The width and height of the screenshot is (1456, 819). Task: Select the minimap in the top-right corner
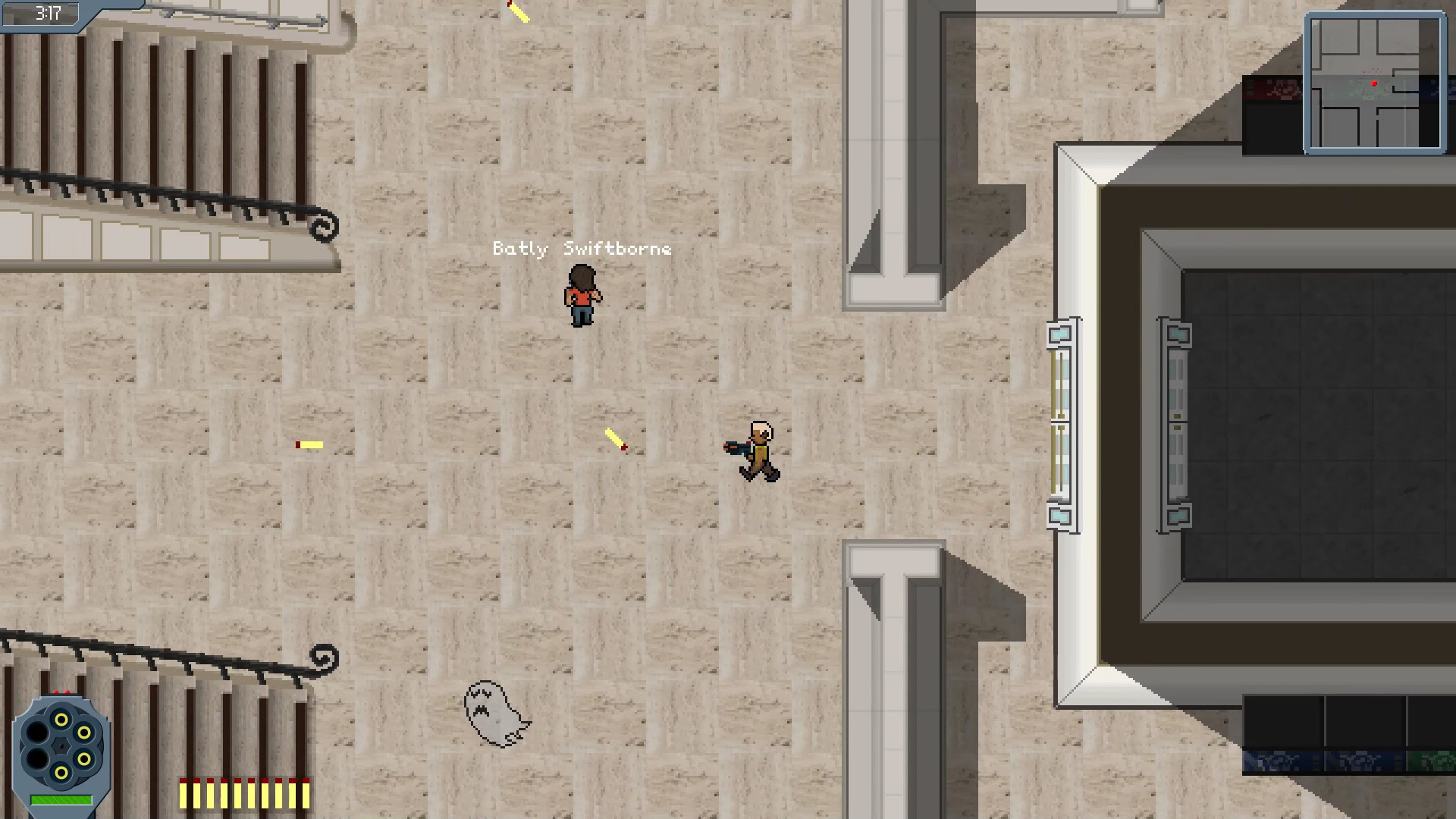tap(1376, 83)
